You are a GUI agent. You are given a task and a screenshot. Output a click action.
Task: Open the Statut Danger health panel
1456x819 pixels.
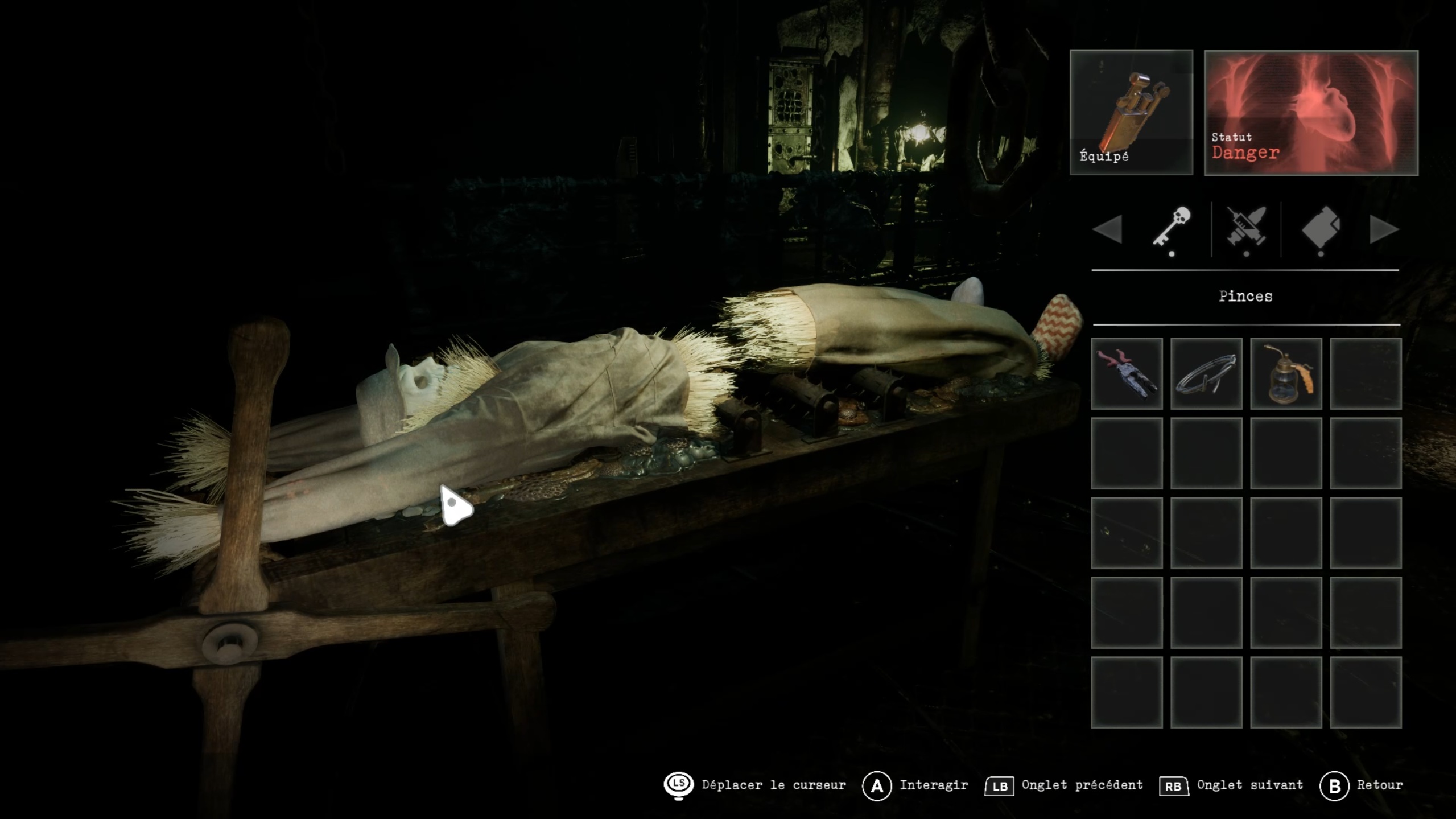tap(1310, 112)
